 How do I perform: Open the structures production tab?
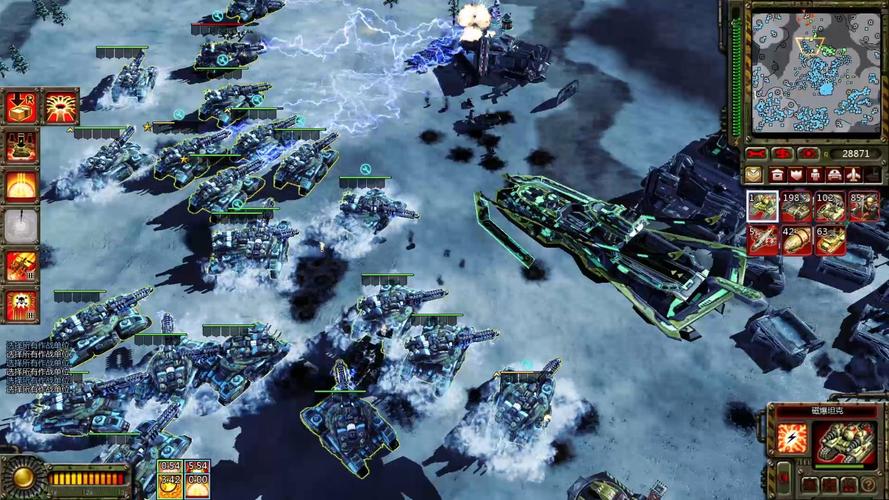coord(777,174)
